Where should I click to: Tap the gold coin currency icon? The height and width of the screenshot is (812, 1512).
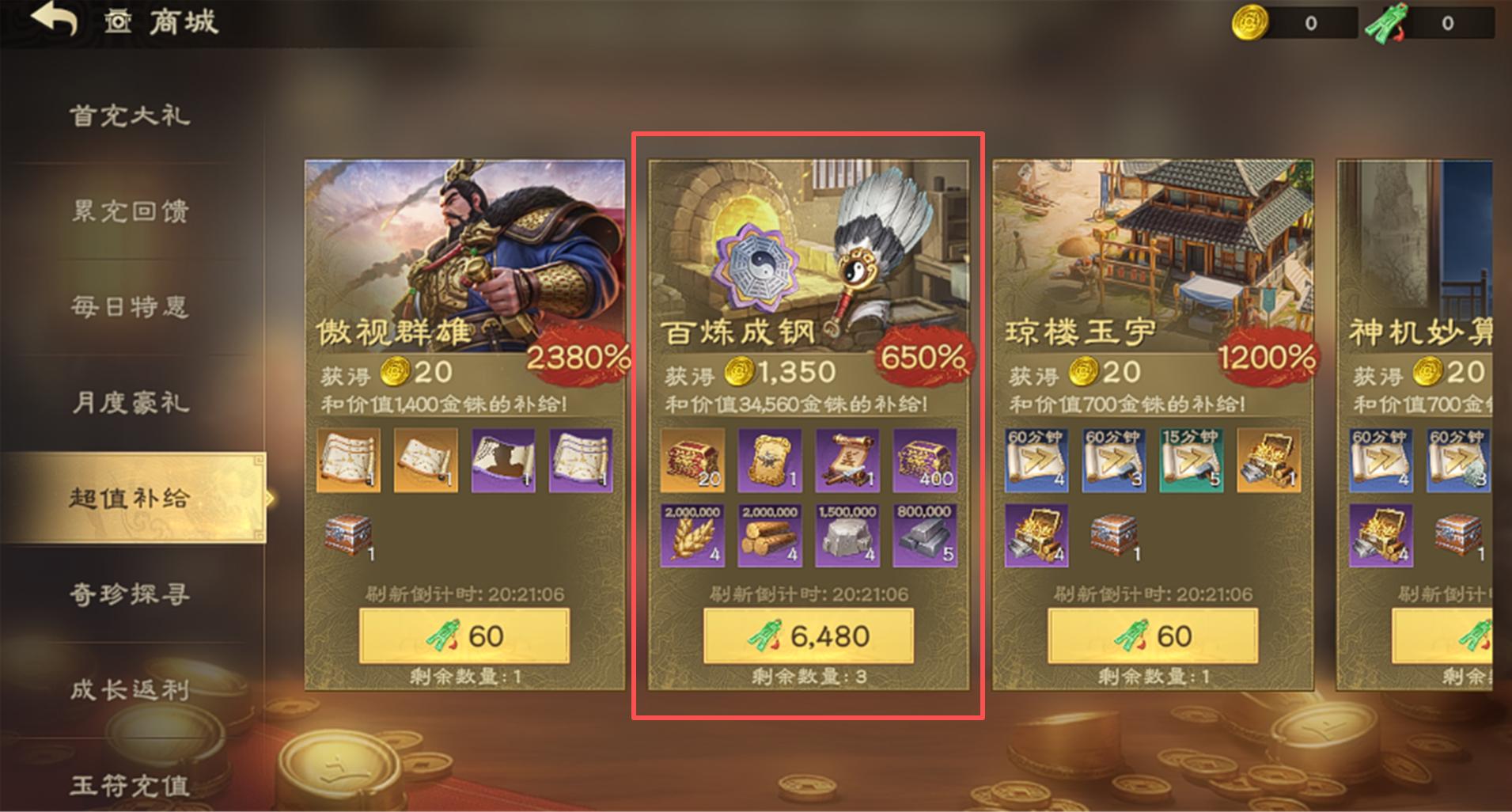tap(1250, 23)
